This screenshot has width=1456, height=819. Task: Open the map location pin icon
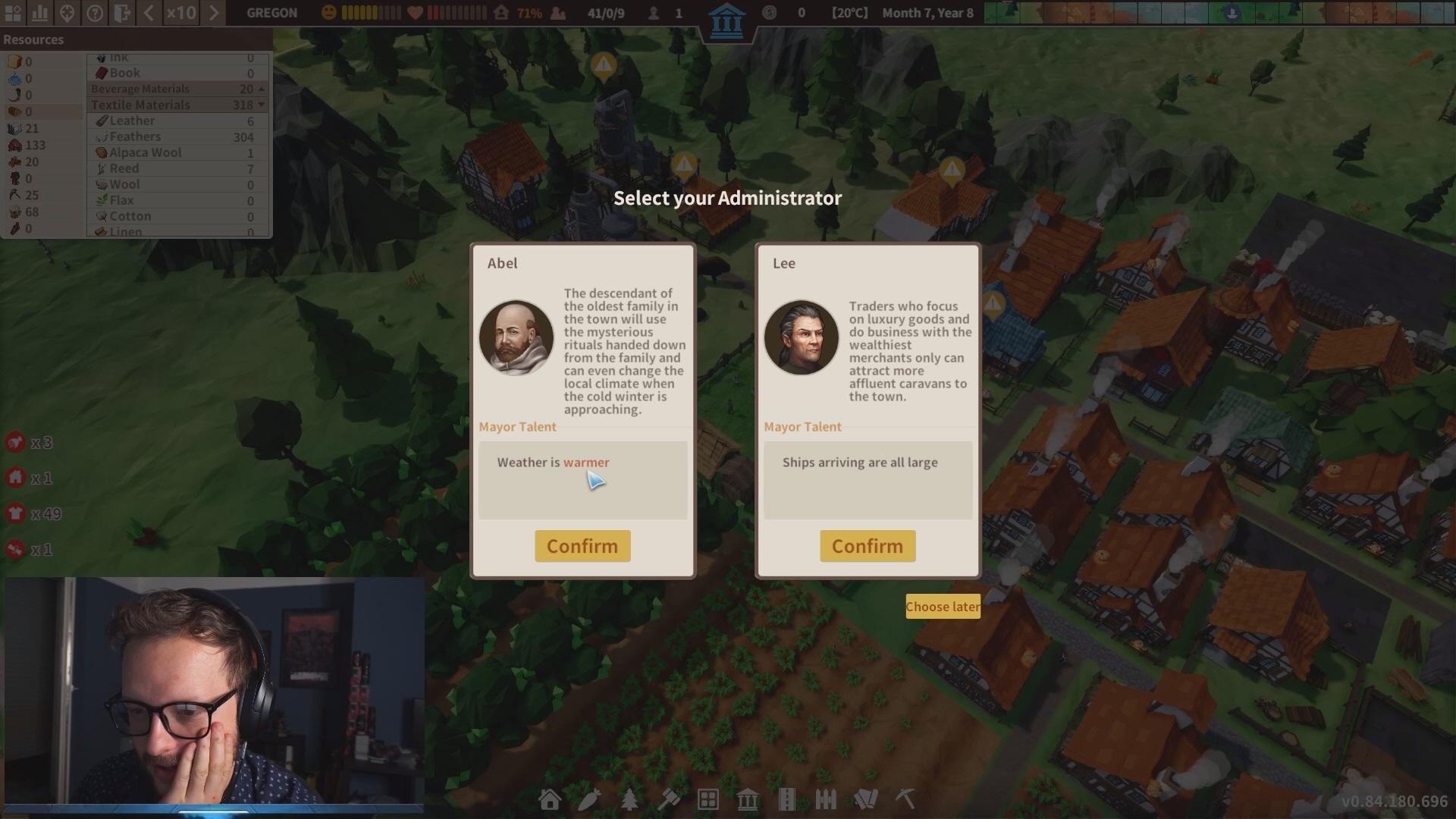click(67, 13)
